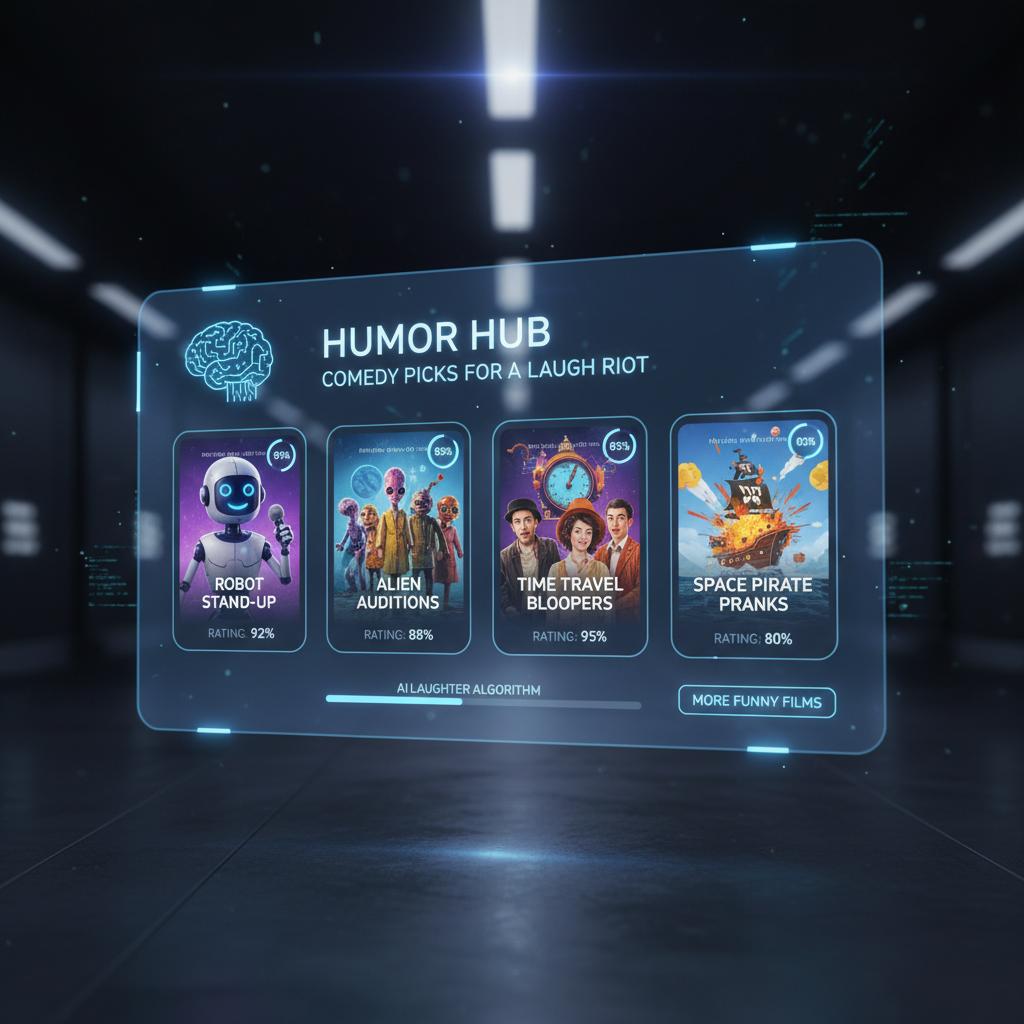The width and height of the screenshot is (1024, 1024).
Task: Click the AI Laughter Algorithm progress bar
Action: [x=483, y=703]
